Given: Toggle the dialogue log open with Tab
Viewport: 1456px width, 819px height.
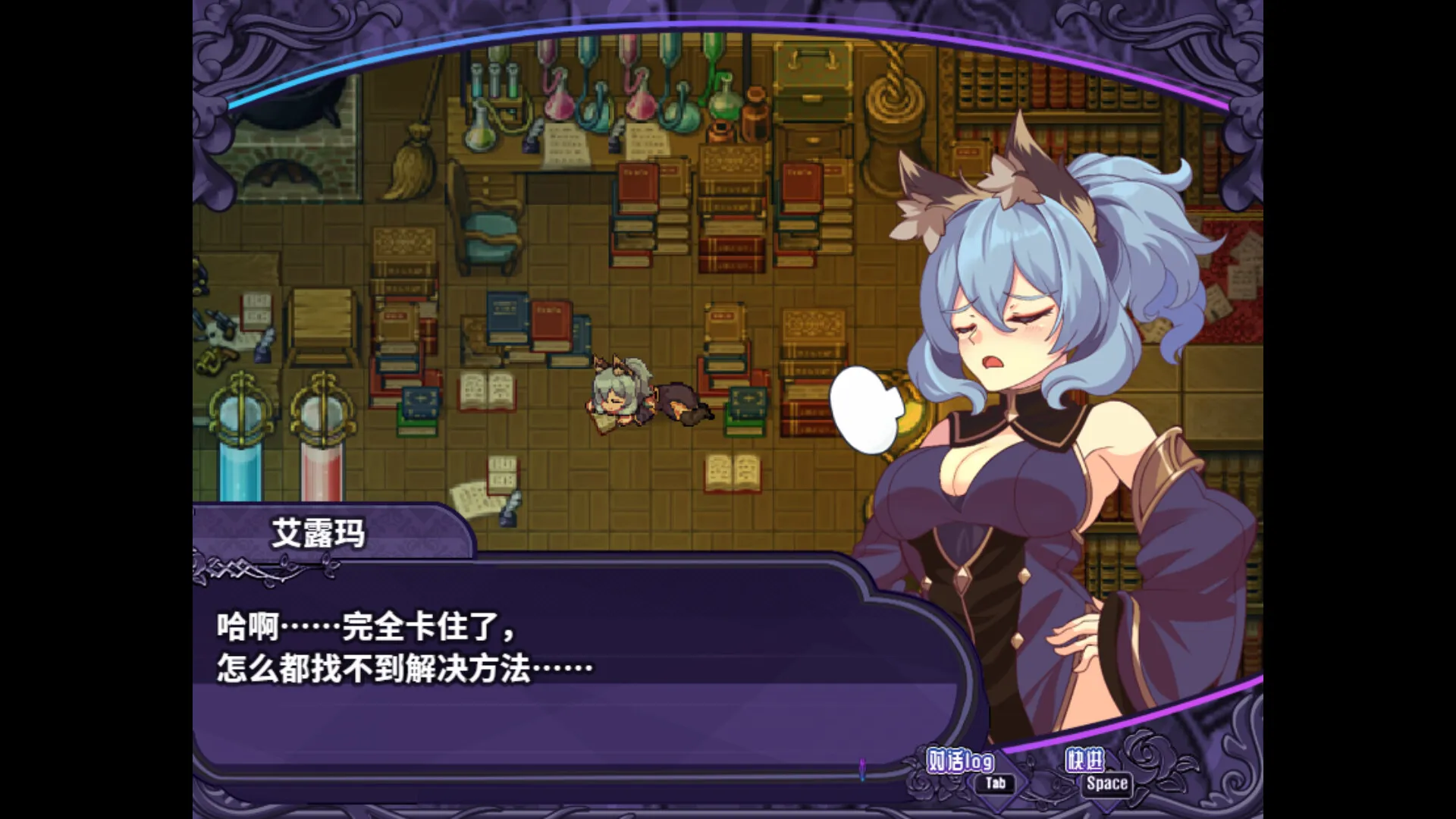Looking at the screenshot, I should coord(995,783).
